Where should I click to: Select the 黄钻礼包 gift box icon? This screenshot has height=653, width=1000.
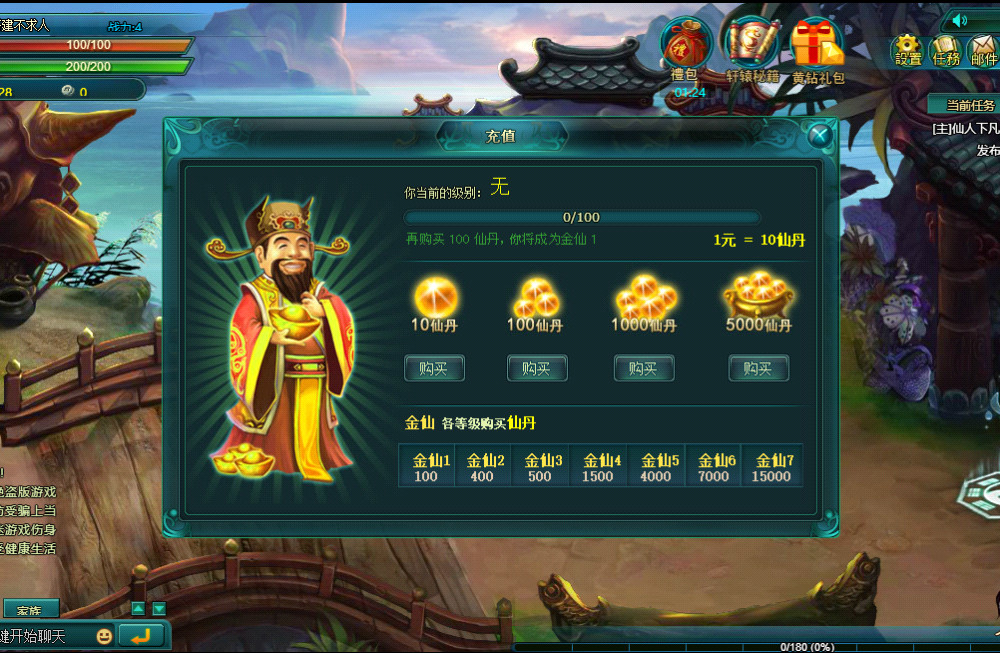(817, 46)
